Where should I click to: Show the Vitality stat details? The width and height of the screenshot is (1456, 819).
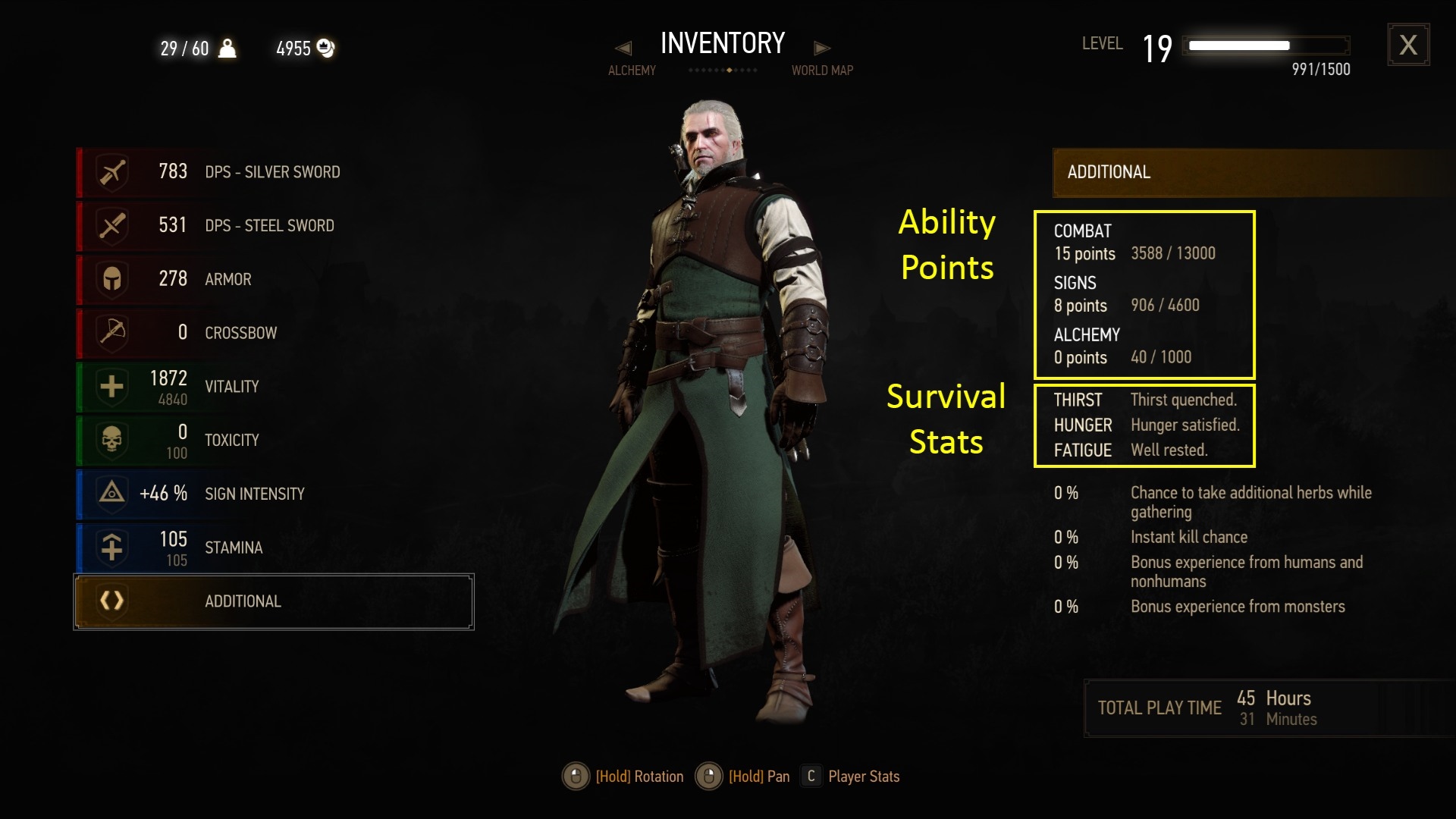(x=273, y=387)
